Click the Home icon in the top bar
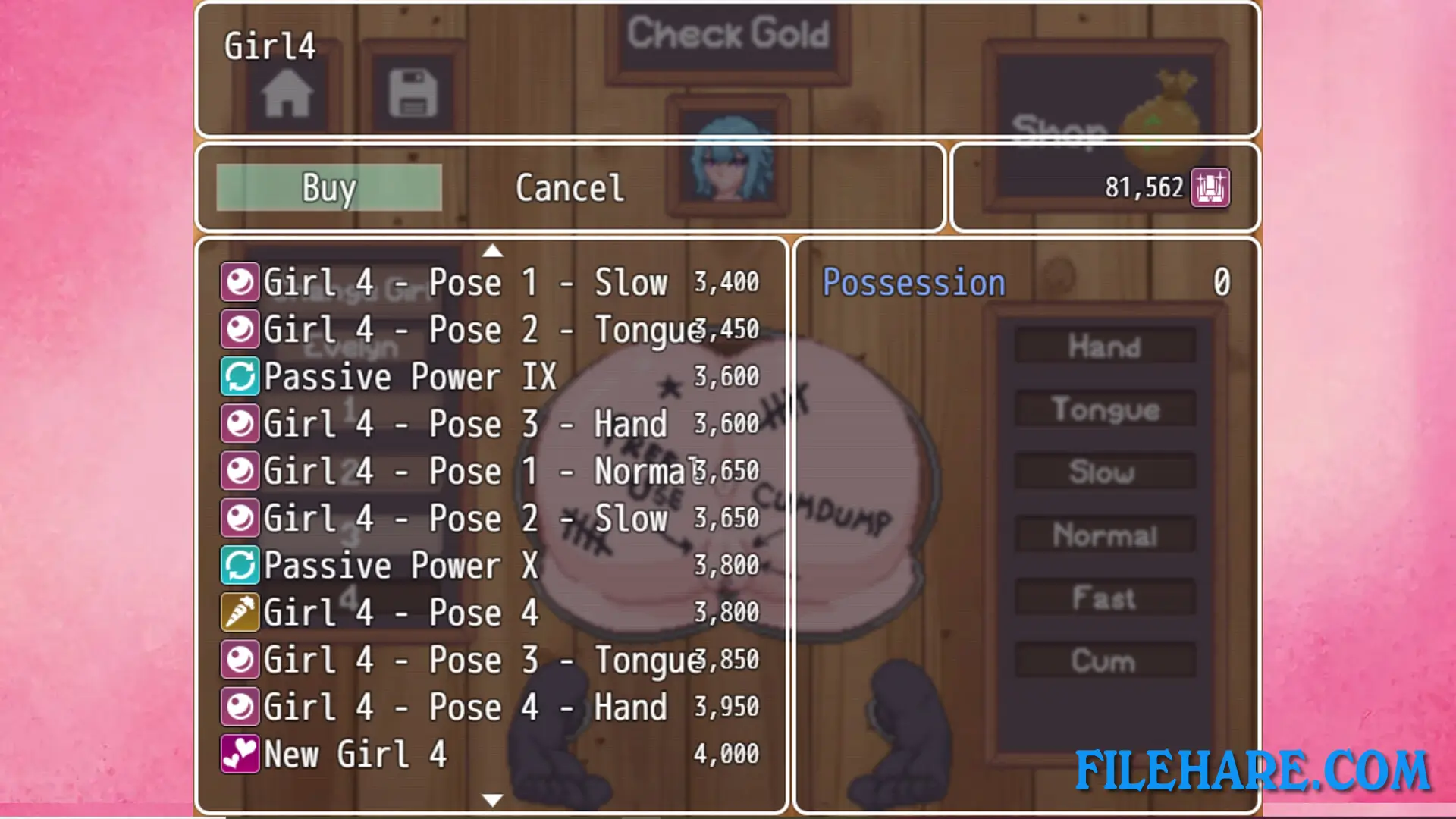 tap(287, 93)
